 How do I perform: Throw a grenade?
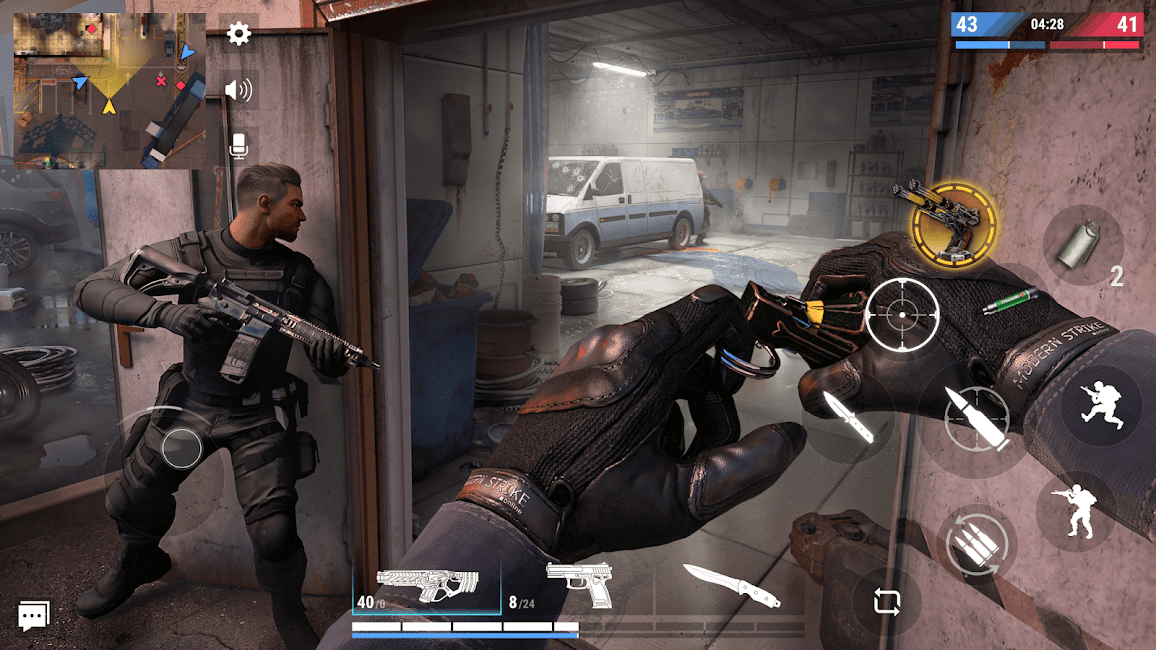1083,245
